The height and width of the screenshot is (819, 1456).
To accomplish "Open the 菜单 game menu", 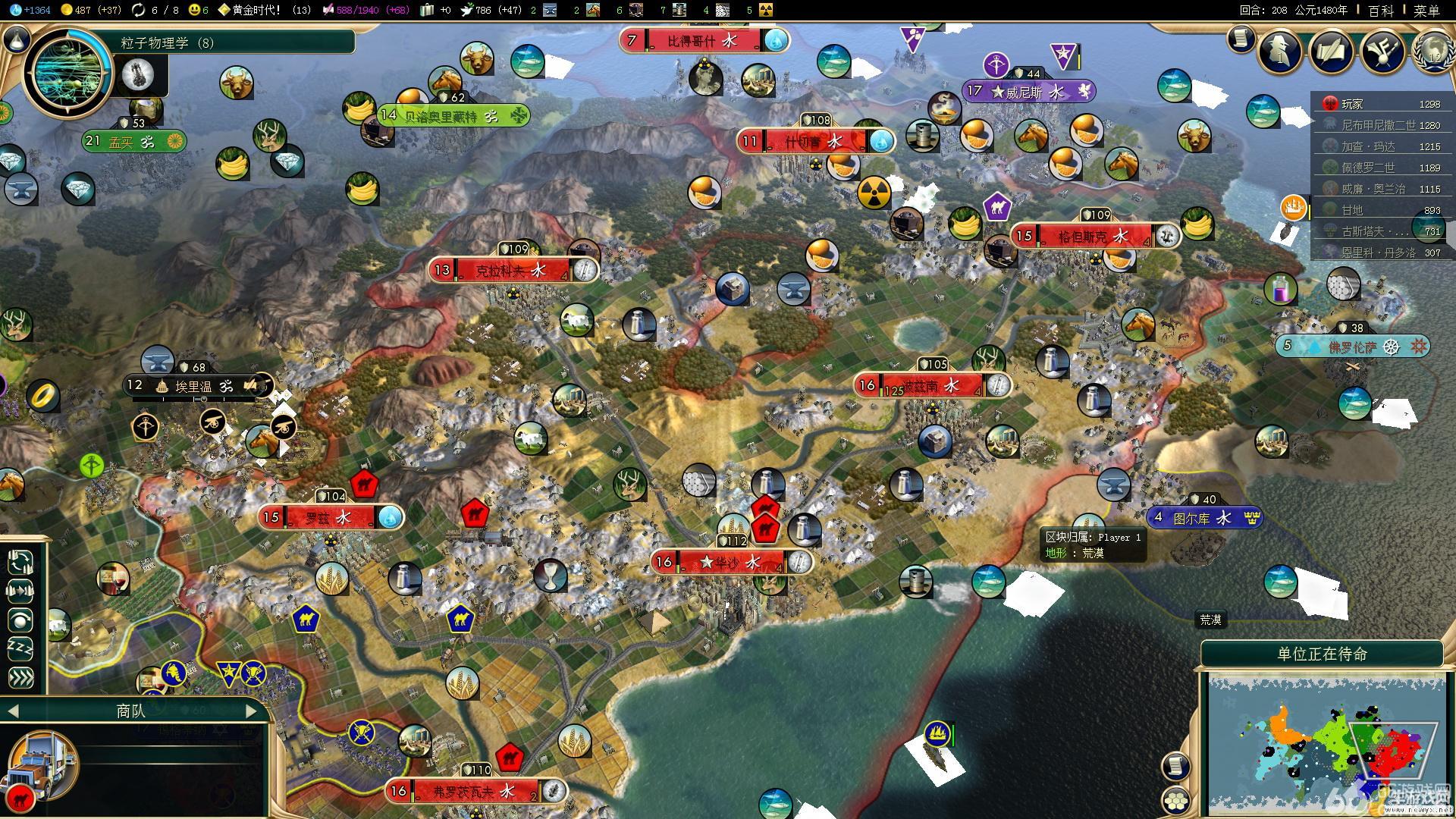I will (1426, 11).
